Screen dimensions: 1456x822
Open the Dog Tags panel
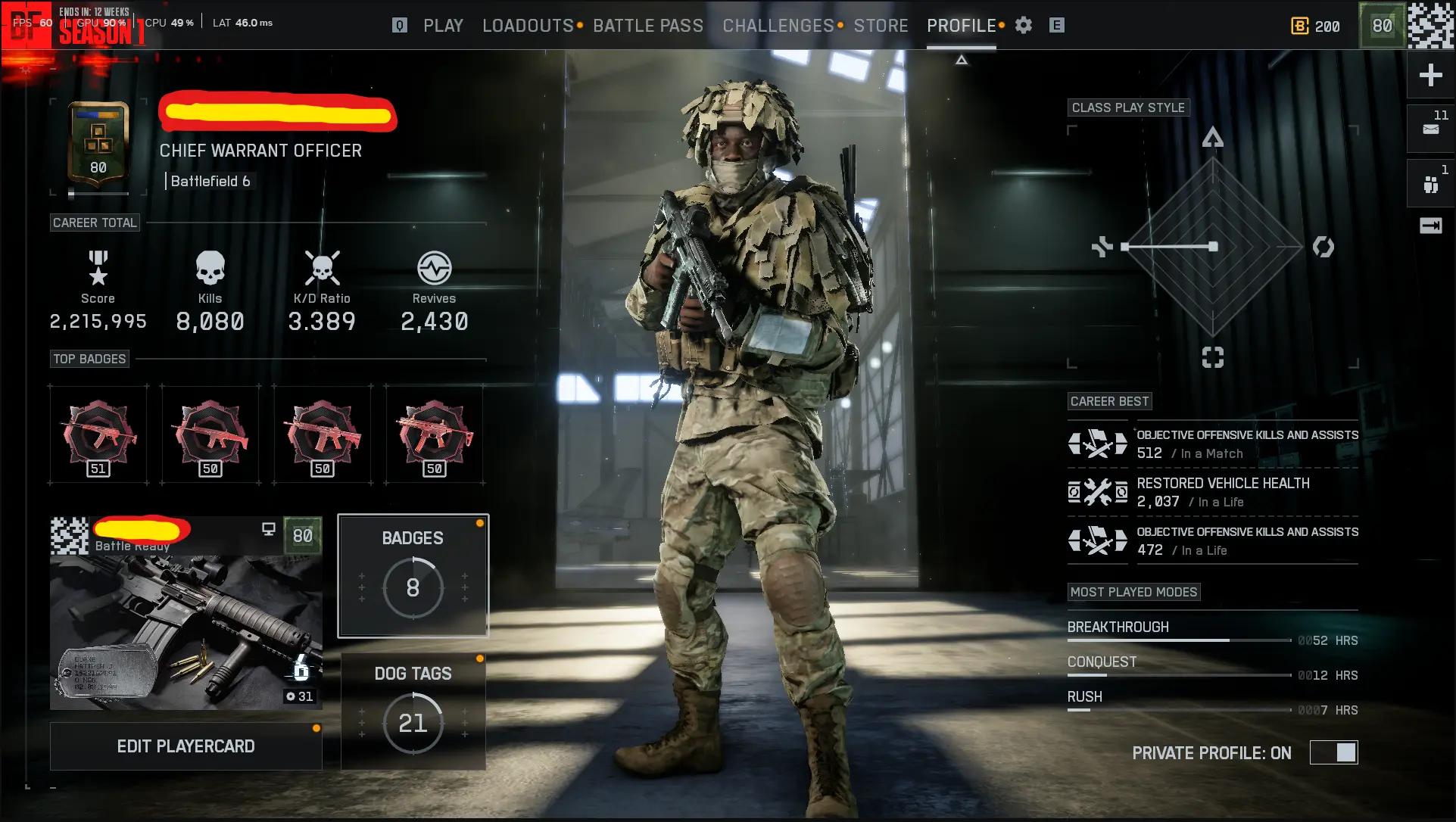(413, 711)
